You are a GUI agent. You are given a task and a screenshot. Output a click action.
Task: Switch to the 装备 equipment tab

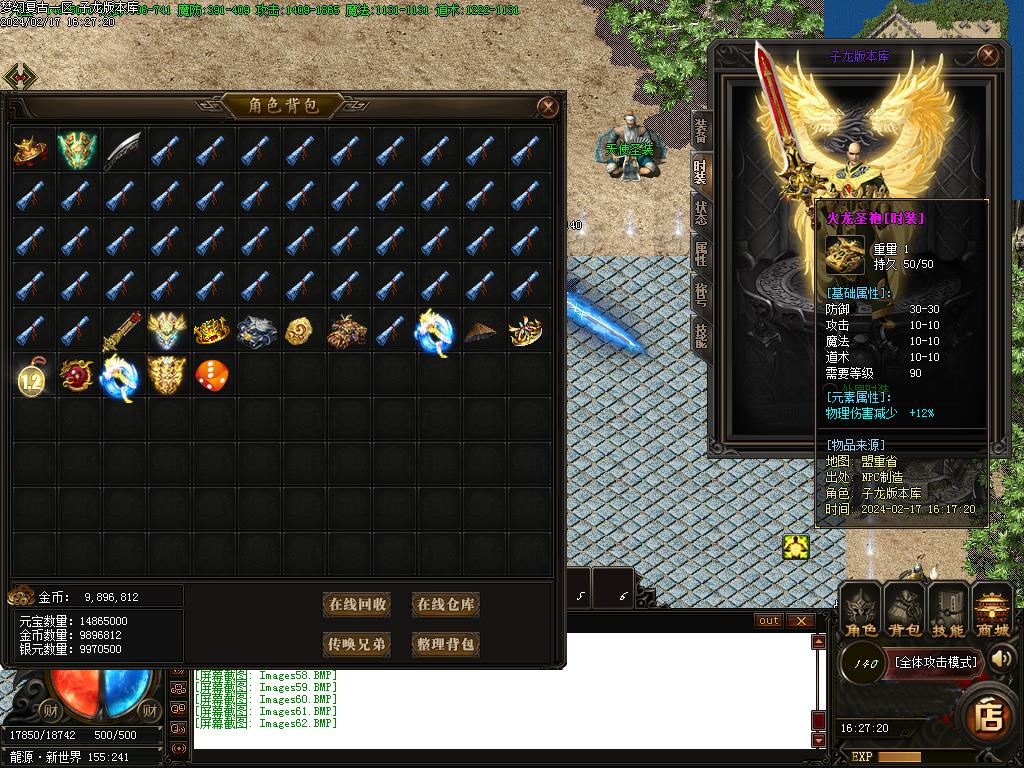point(701,126)
